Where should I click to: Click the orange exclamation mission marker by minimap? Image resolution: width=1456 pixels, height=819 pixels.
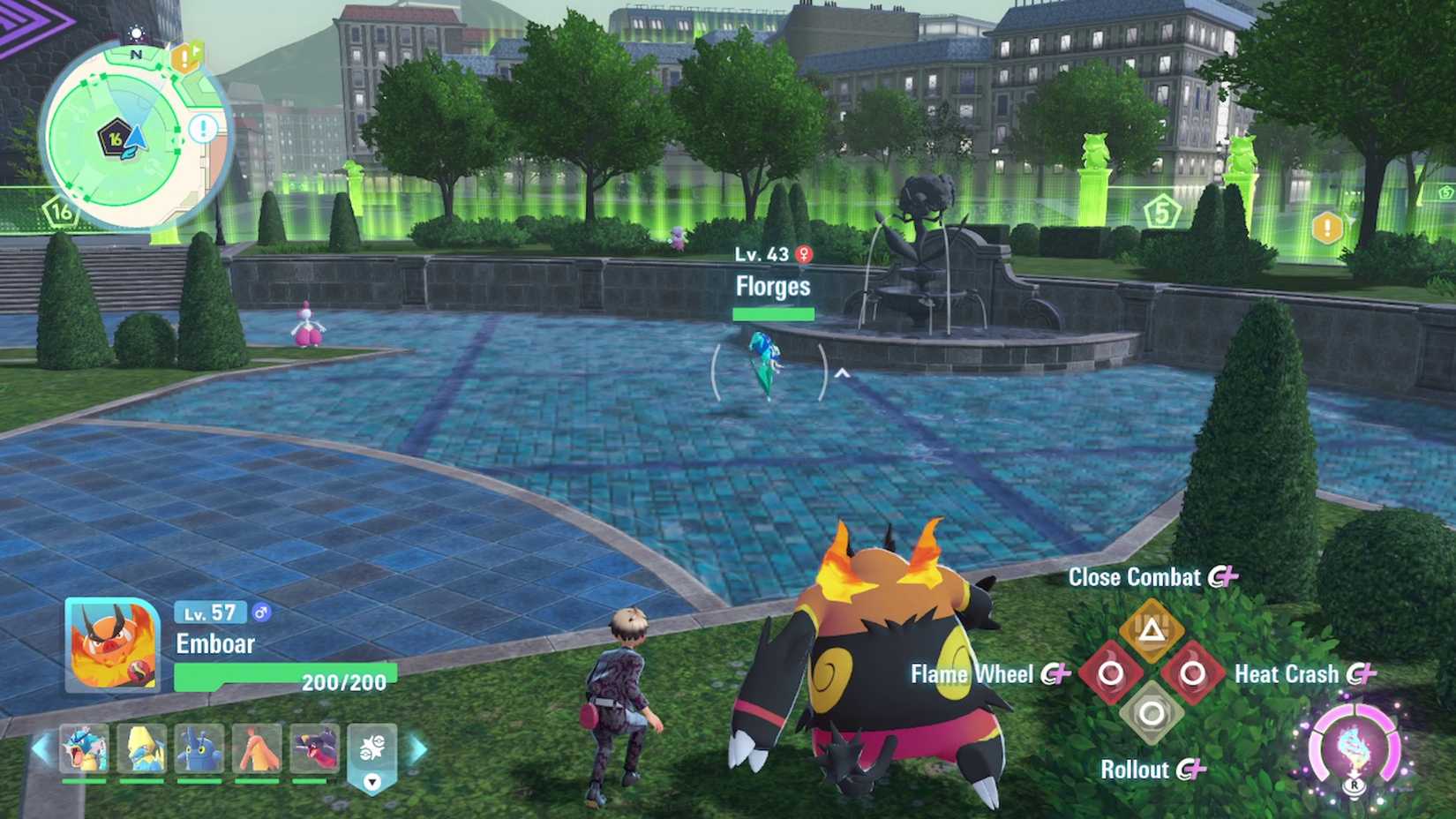click(184, 58)
